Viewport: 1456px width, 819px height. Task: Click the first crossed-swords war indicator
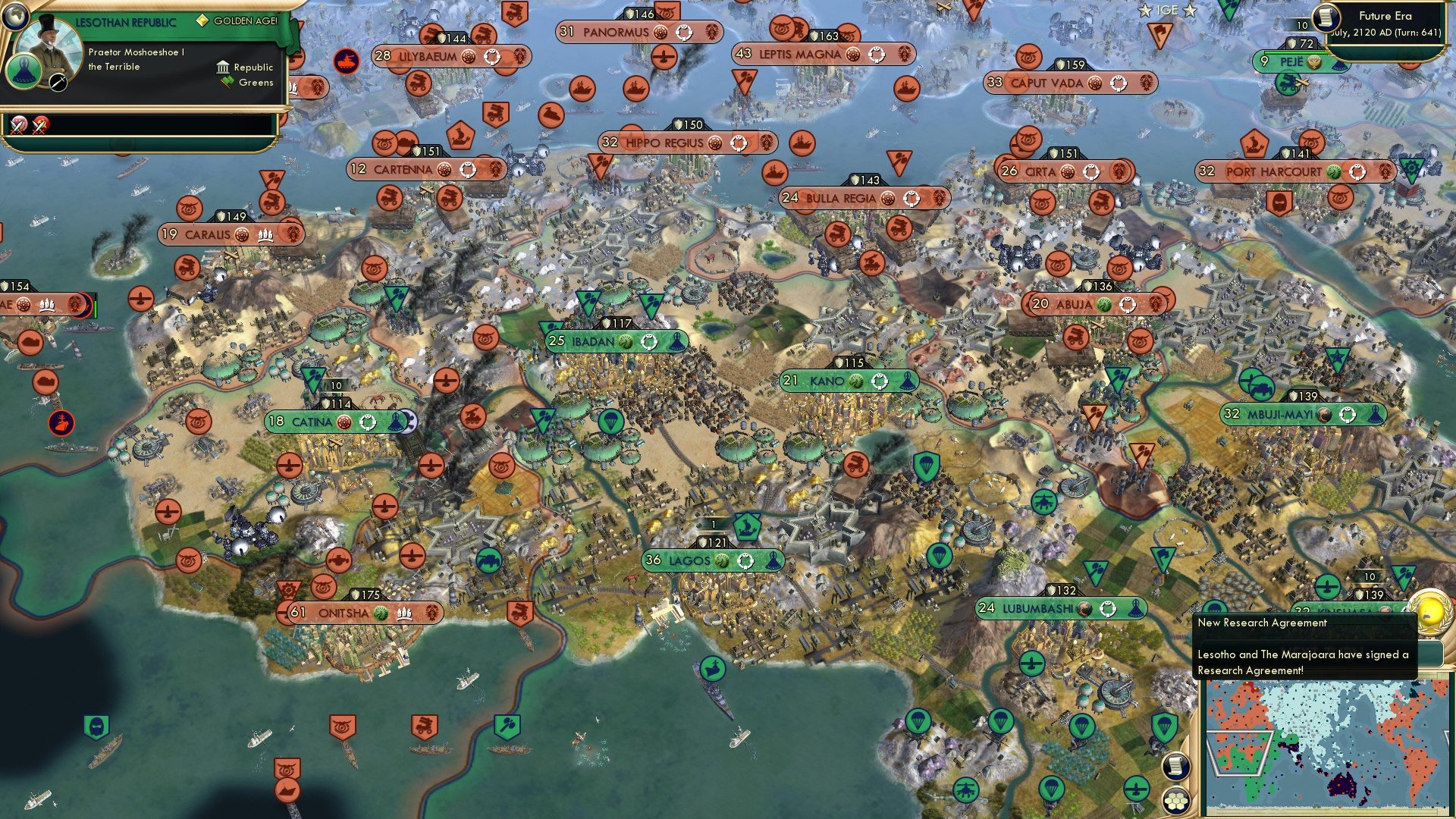[17, 127]
